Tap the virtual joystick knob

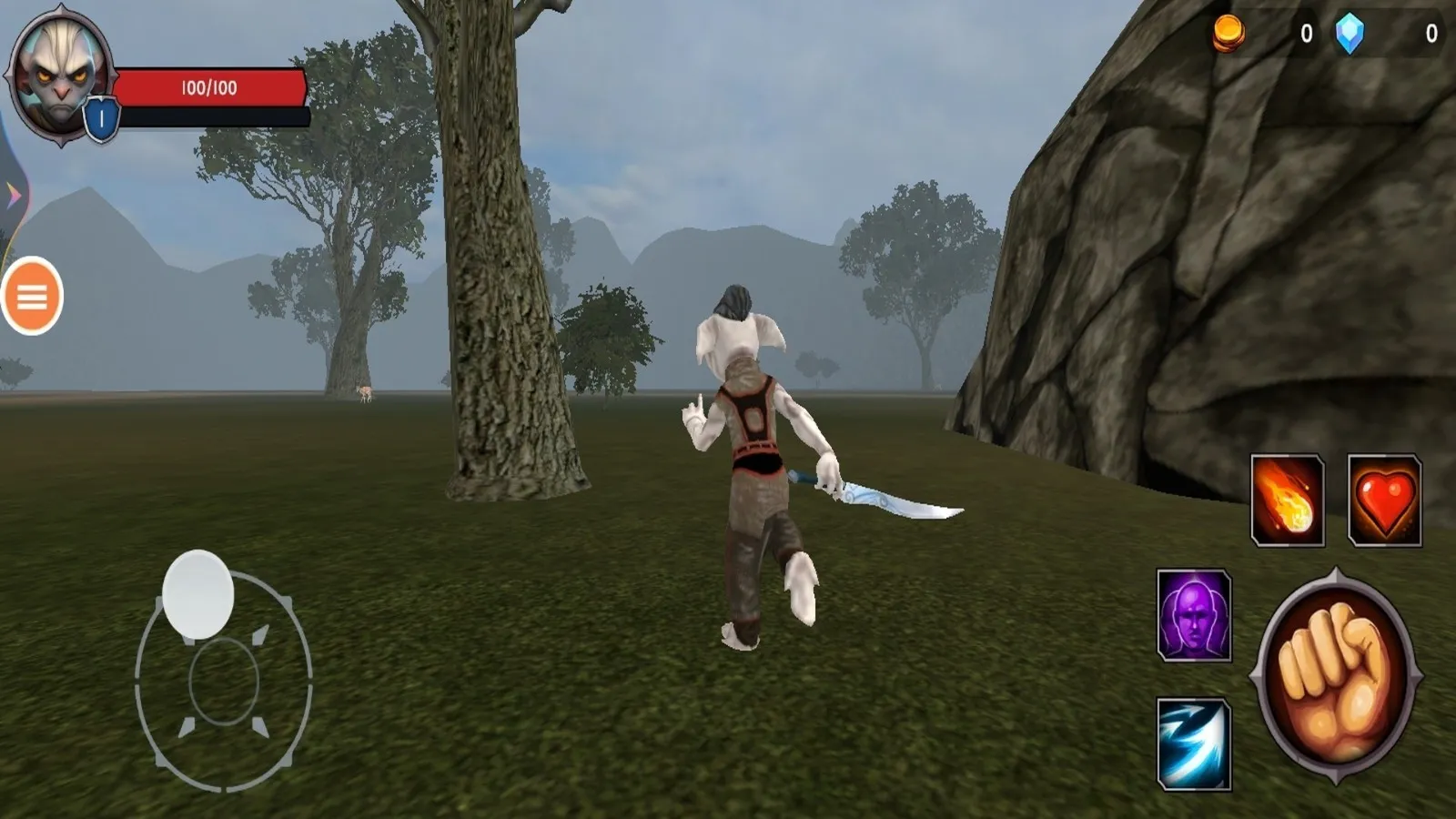tap(198, 593)
